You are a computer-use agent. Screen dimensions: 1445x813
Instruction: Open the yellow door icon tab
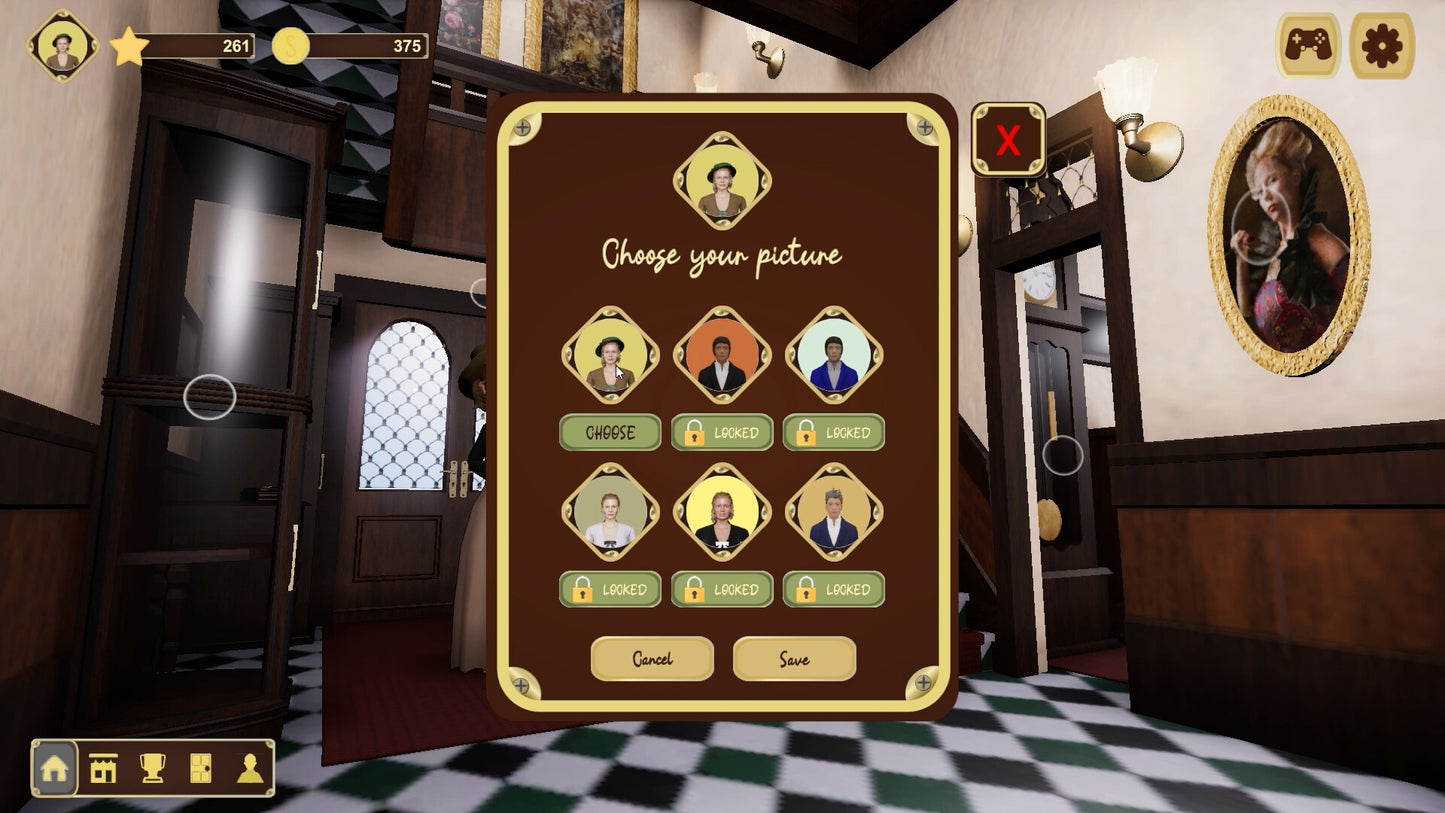tap(201, 768)
